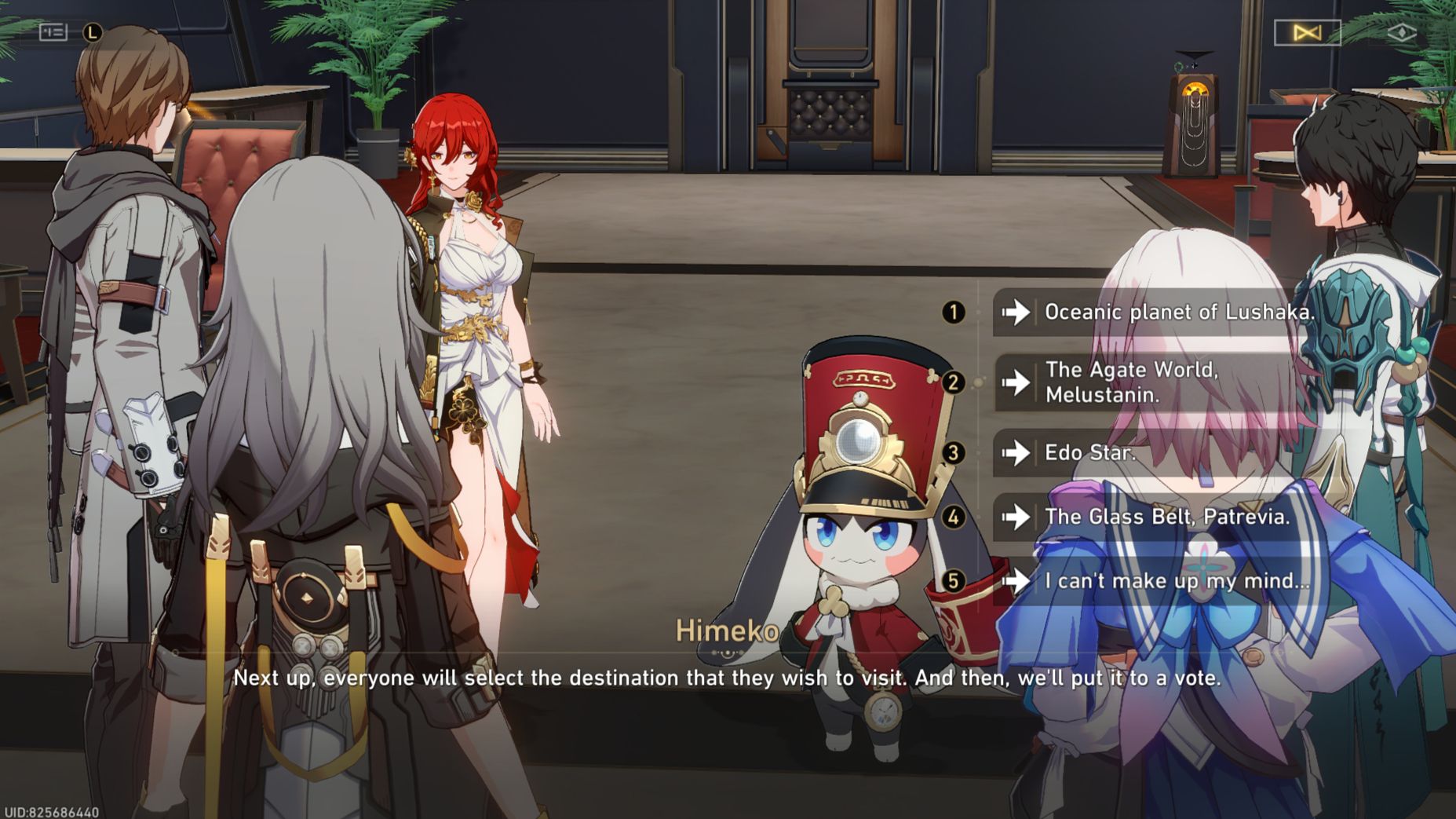
Task: Click the number 5 badge icon
Action: pyautogui.click(x=954, y=581)
